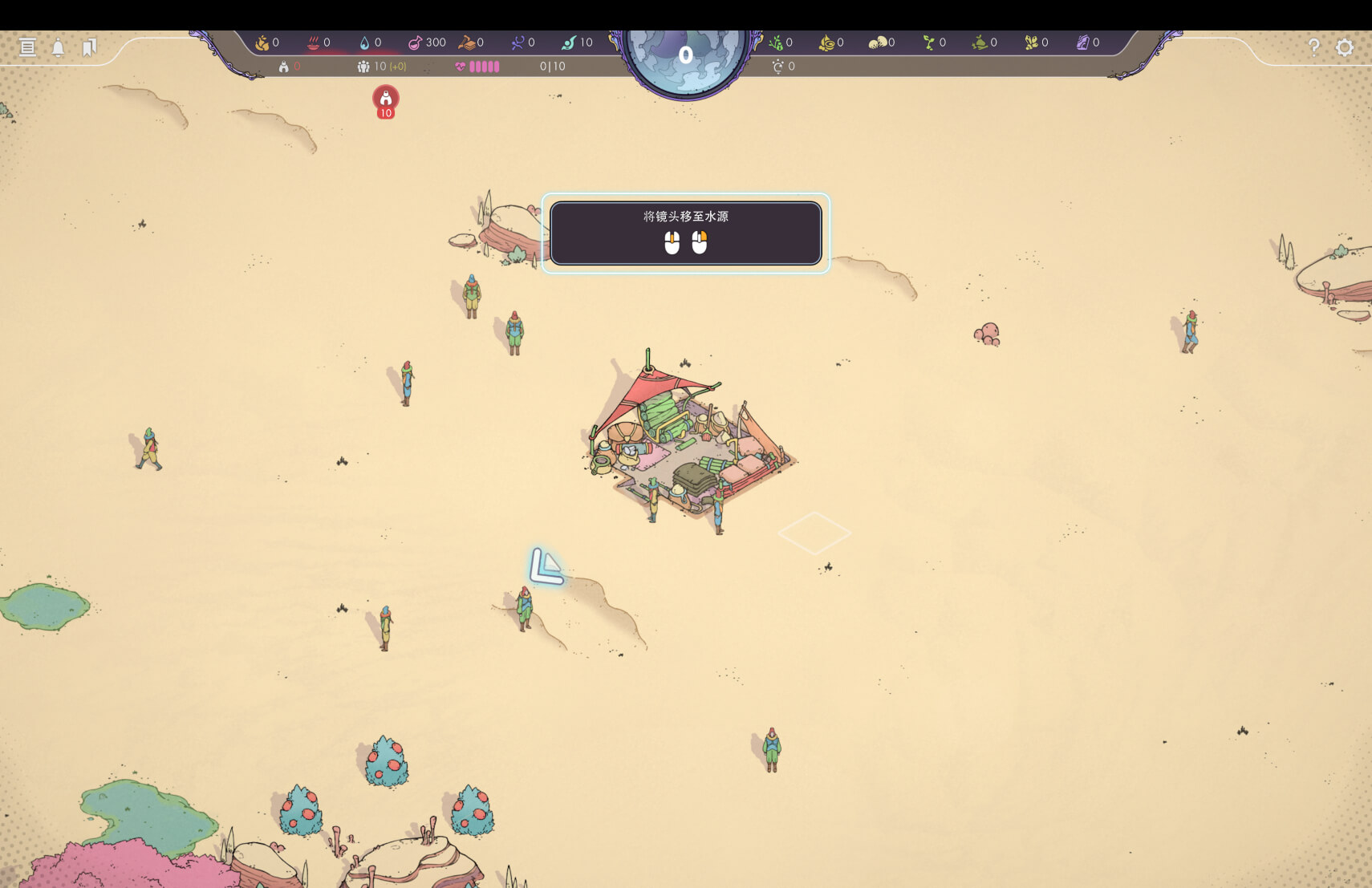
Task: Click the red idle villagers badge
Action: 386,100
